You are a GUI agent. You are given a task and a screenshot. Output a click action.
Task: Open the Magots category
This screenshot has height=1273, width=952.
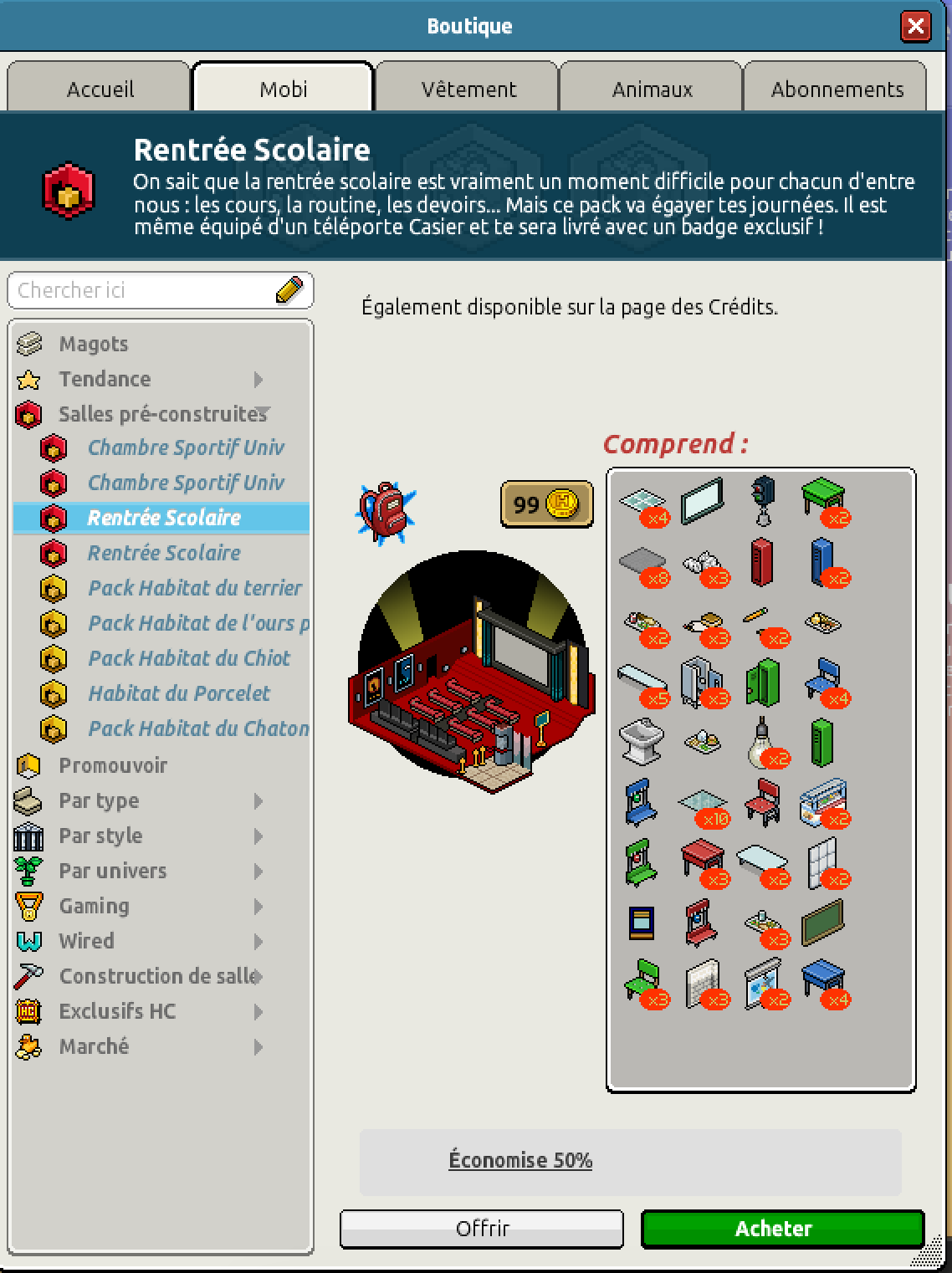(x=93, y=344)
